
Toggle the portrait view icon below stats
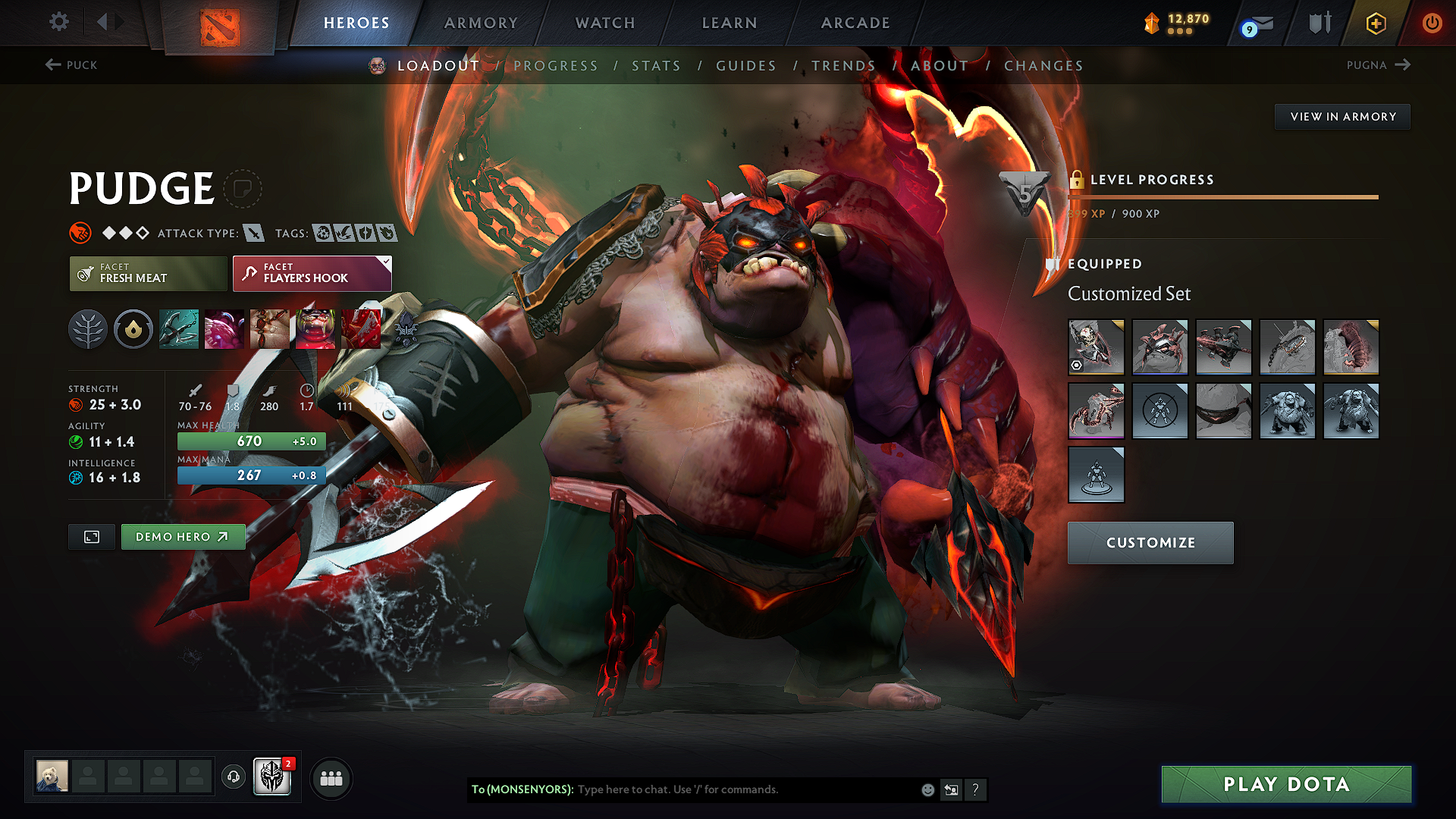(x=91, y=536)
